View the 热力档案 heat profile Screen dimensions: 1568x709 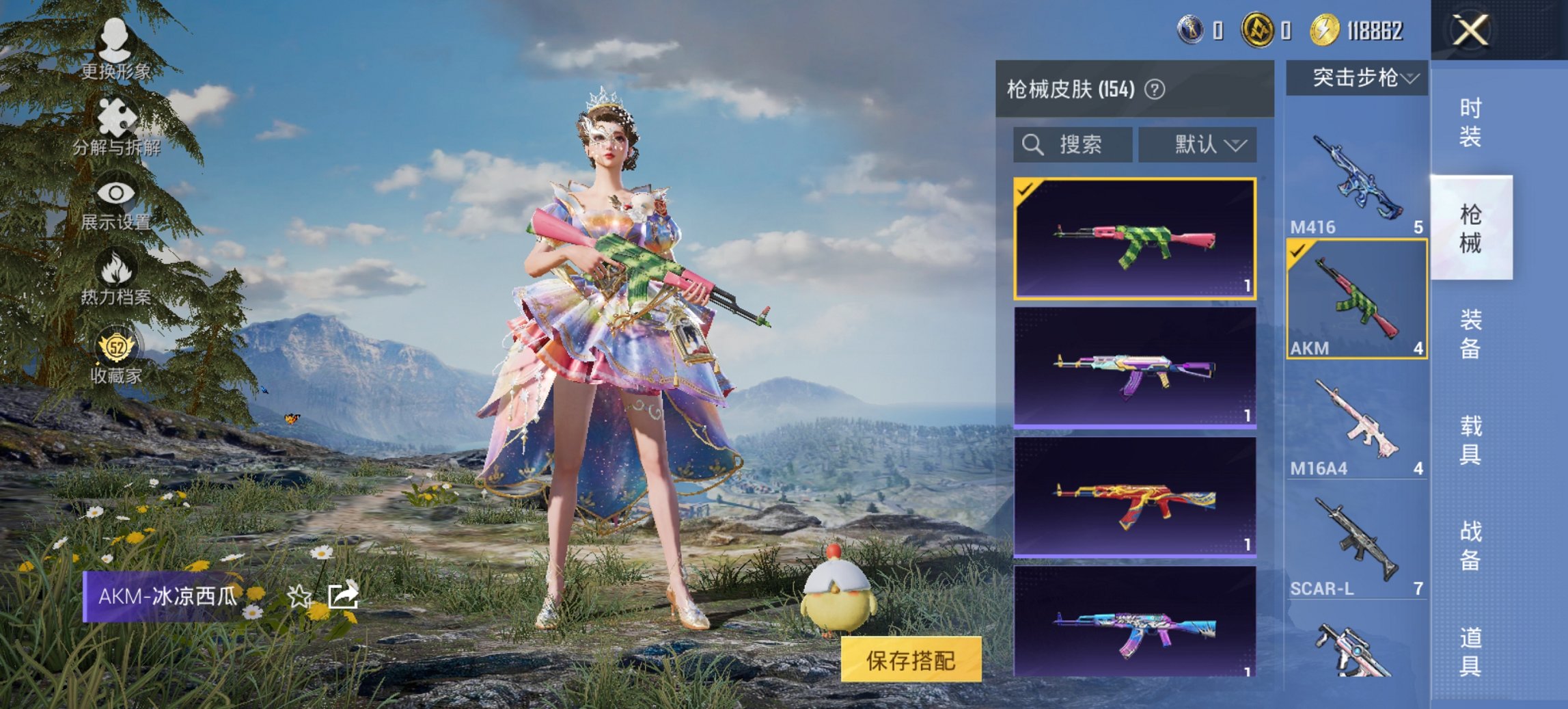(116, 280)
